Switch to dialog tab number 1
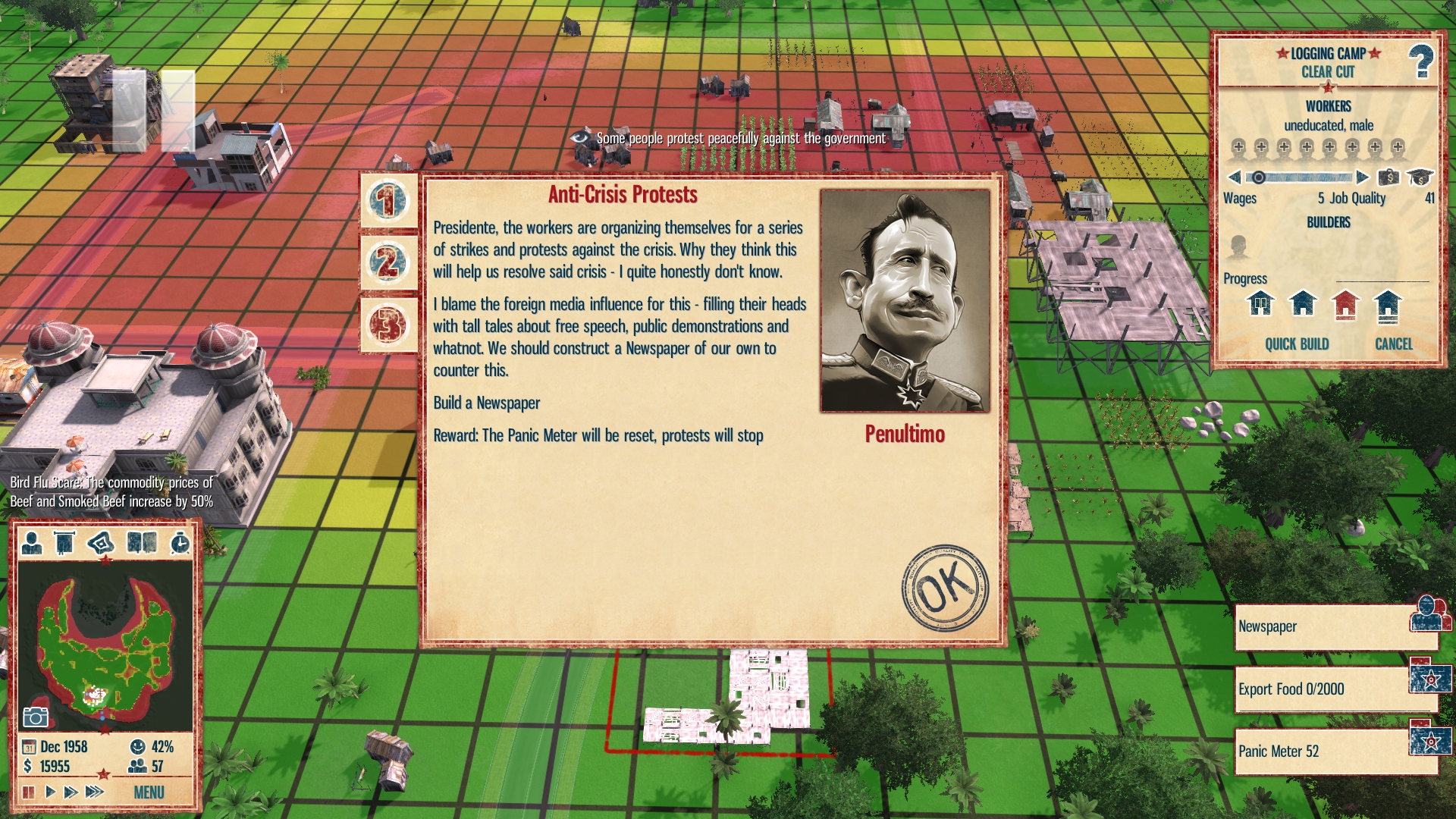Image resolution: width=1456 pixels, height=819 pixels. pyautogui.click(x=388, y=201)
